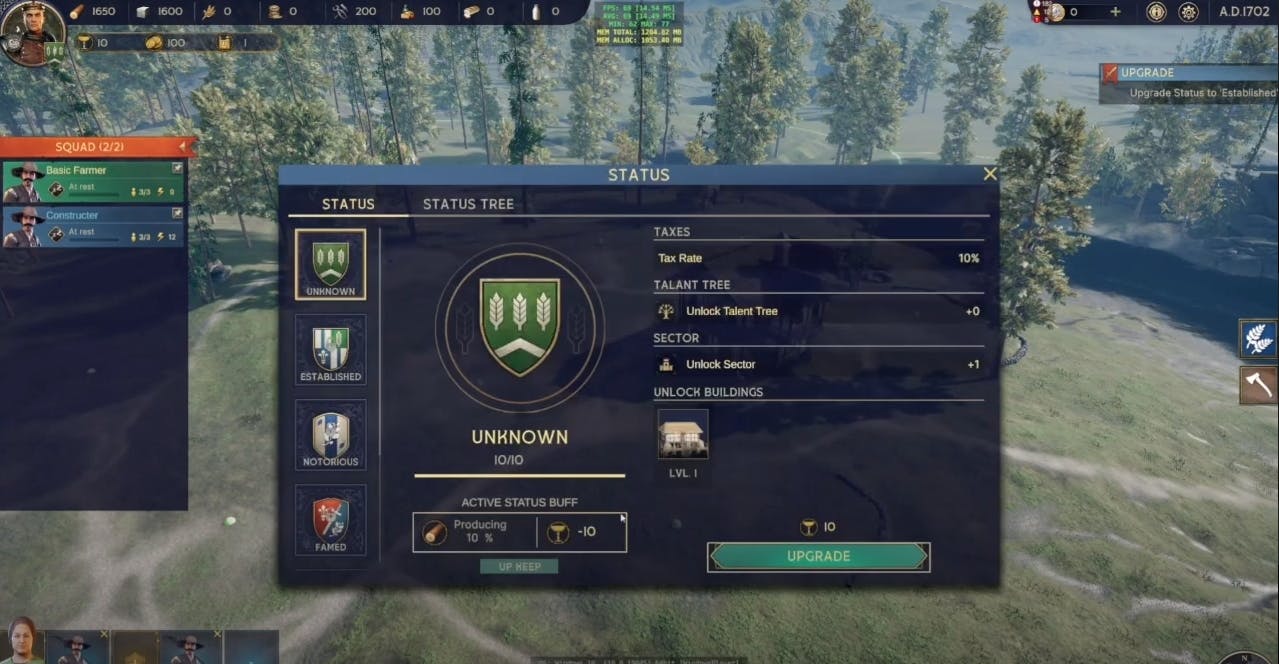Screen dimensions: 1279x664
Task: Select the Established status shield
Action: tap(330, 350)
